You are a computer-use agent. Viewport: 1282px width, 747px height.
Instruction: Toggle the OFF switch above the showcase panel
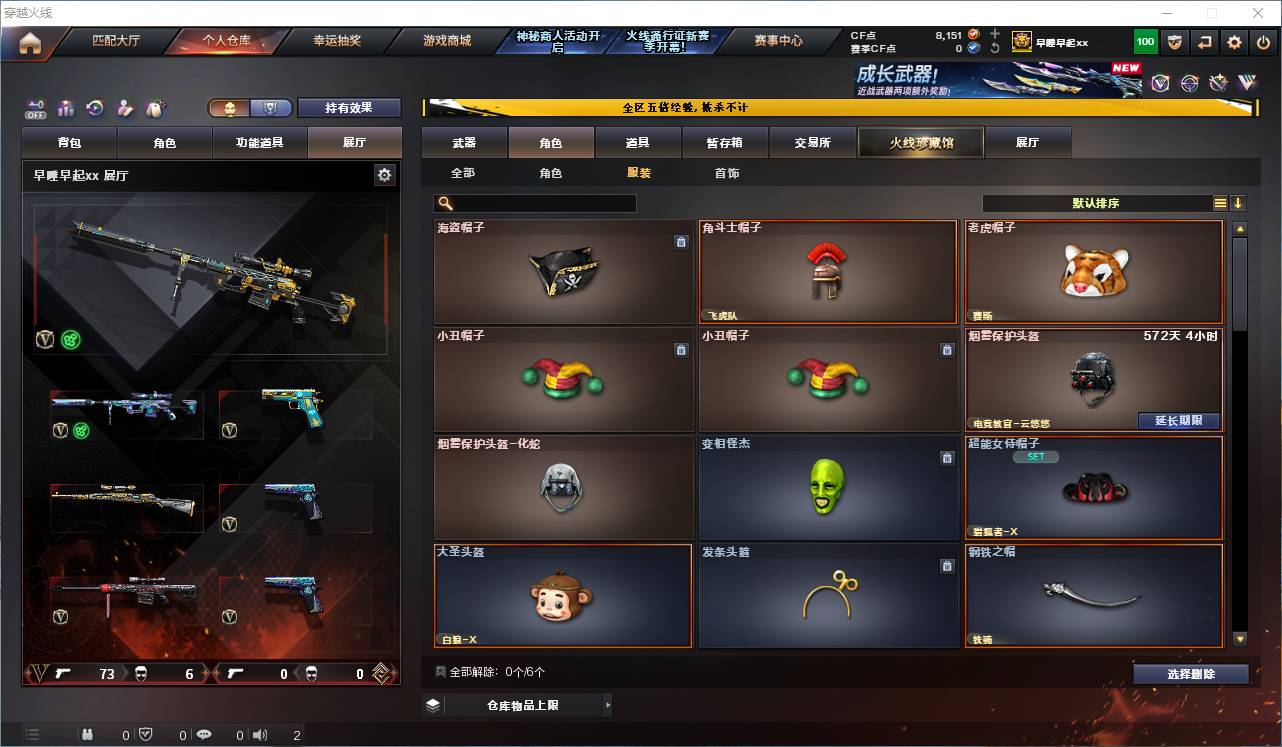[x=33, y=108]
